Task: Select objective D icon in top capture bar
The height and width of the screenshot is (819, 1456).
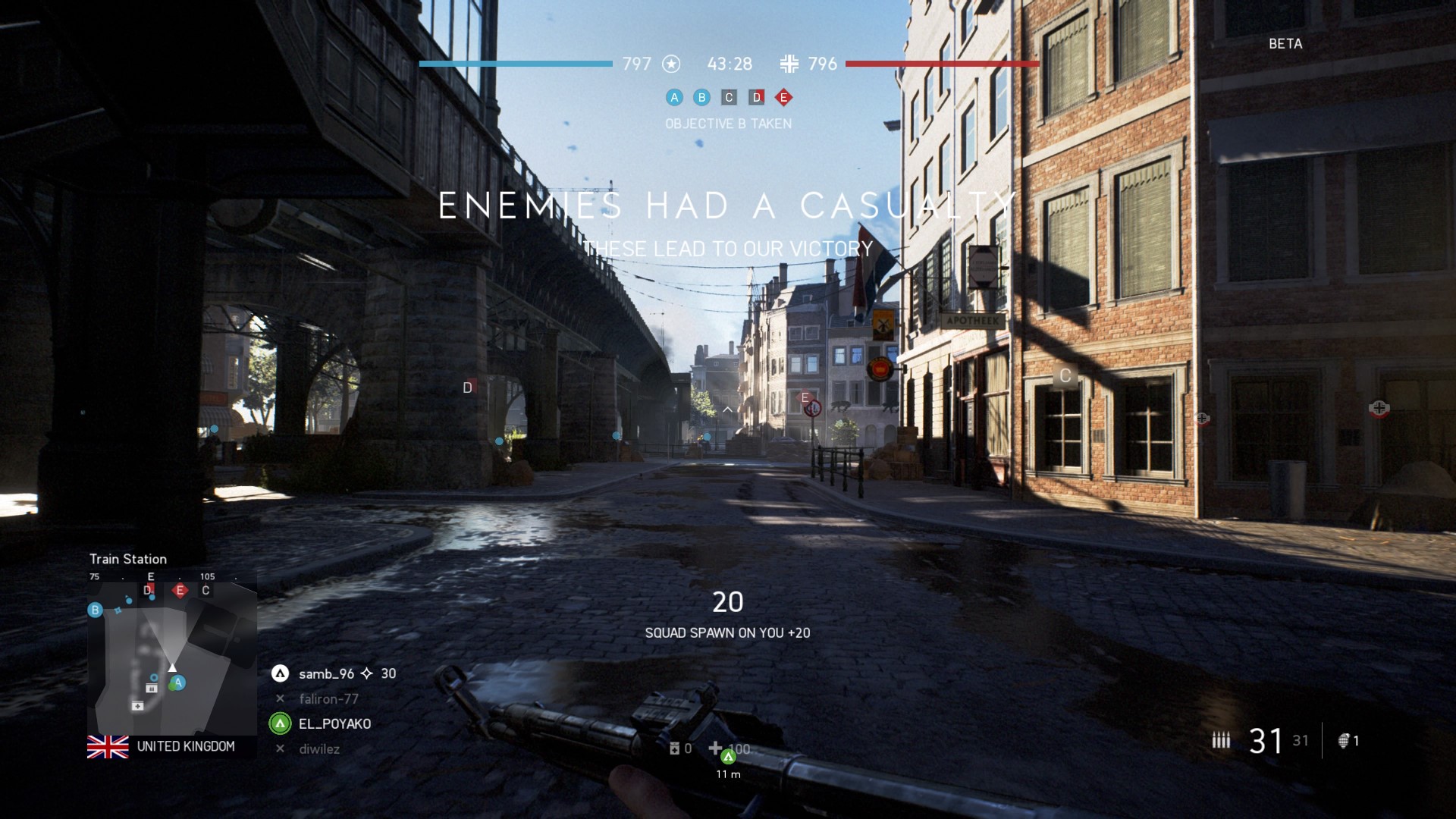Action: 756,97
